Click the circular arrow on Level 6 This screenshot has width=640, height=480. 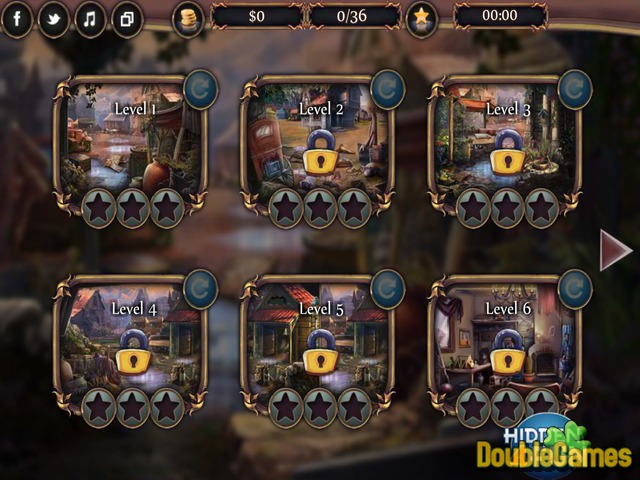[x=575, y=288]
